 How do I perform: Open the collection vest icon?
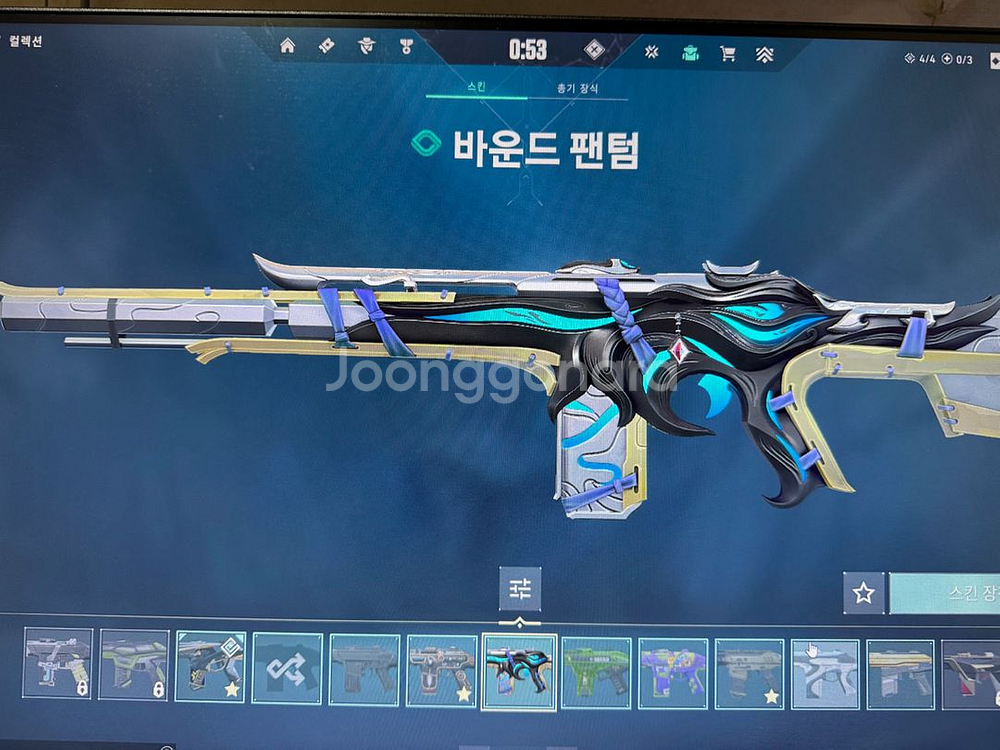[x=690, y=52]
